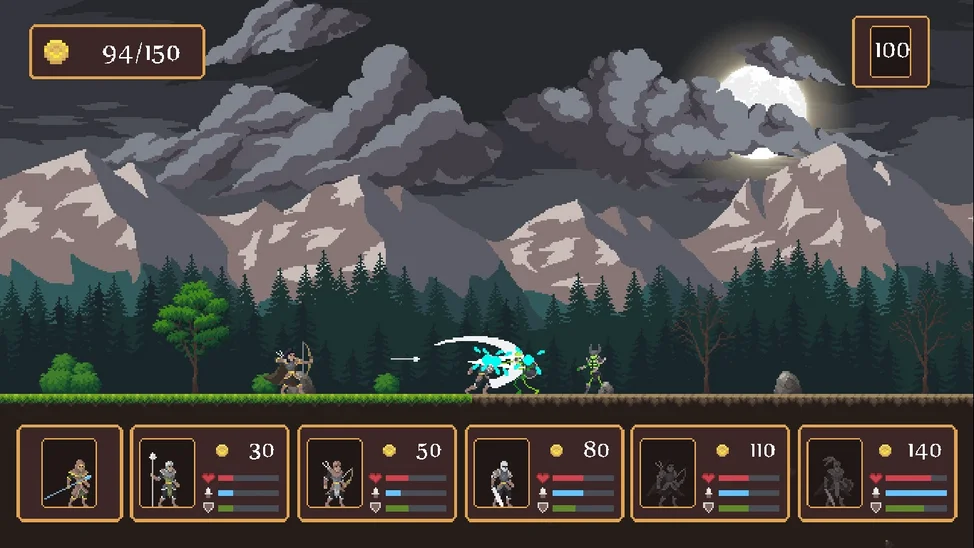This screenshot has width=974, height=548.
Task: Select the hero swordsman portrait card
Action: [x=70, y=473]
